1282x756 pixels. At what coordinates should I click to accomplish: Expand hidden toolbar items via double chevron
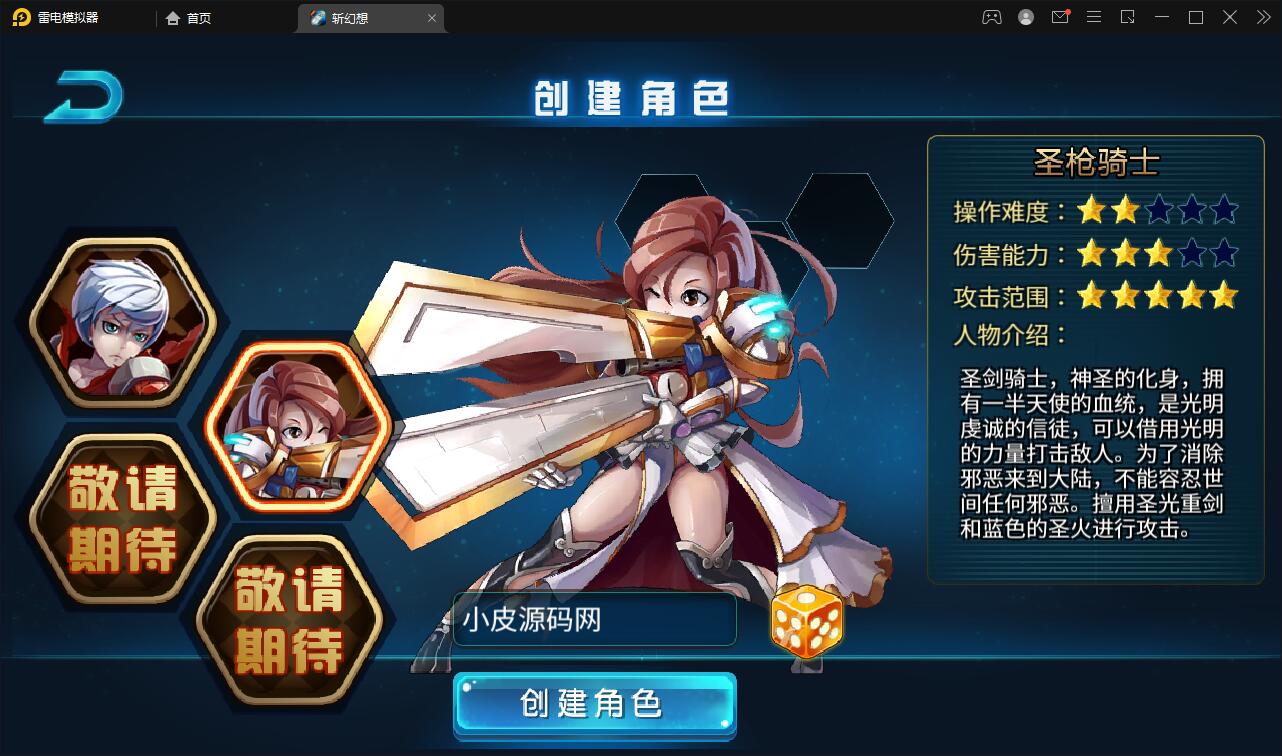point(1263,17)
